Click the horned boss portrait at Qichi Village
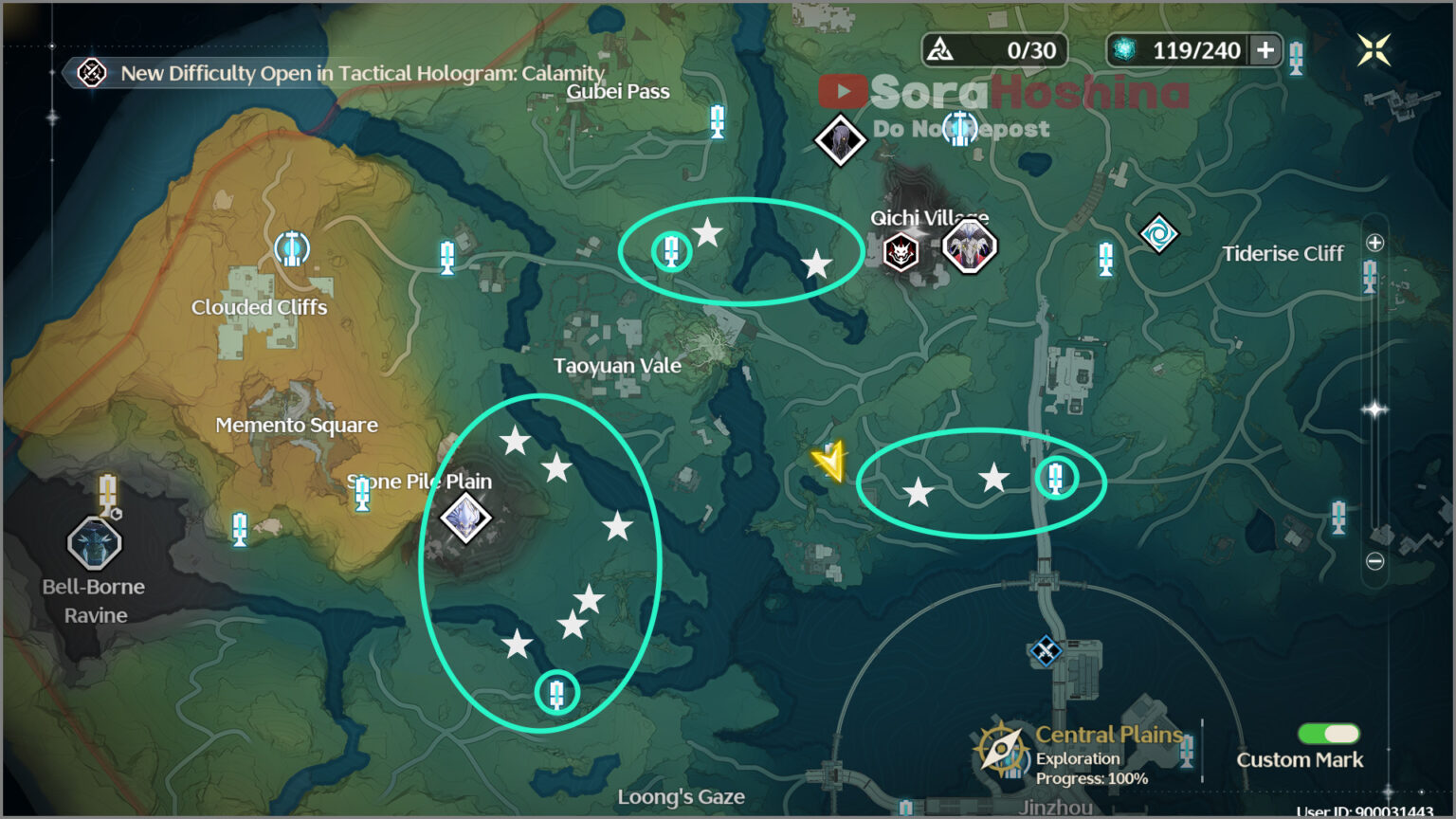The width and height of the screenshot is (1456, 819). click(x=971, y=248)
